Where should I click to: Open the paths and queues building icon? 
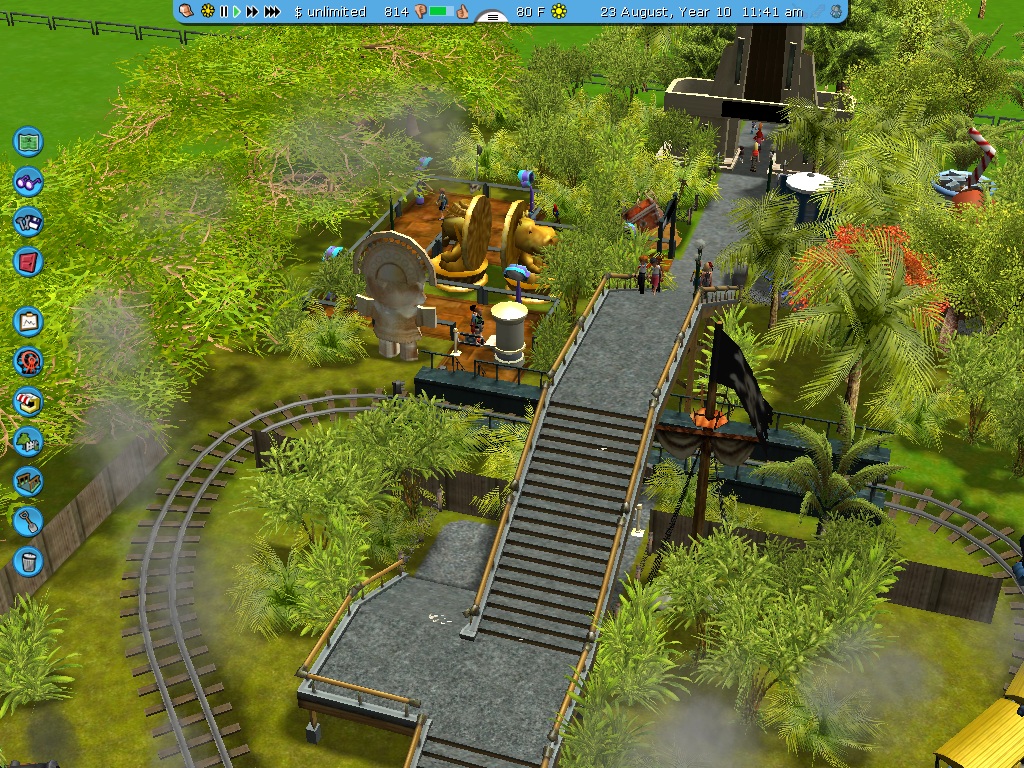(x=28, y=481)
